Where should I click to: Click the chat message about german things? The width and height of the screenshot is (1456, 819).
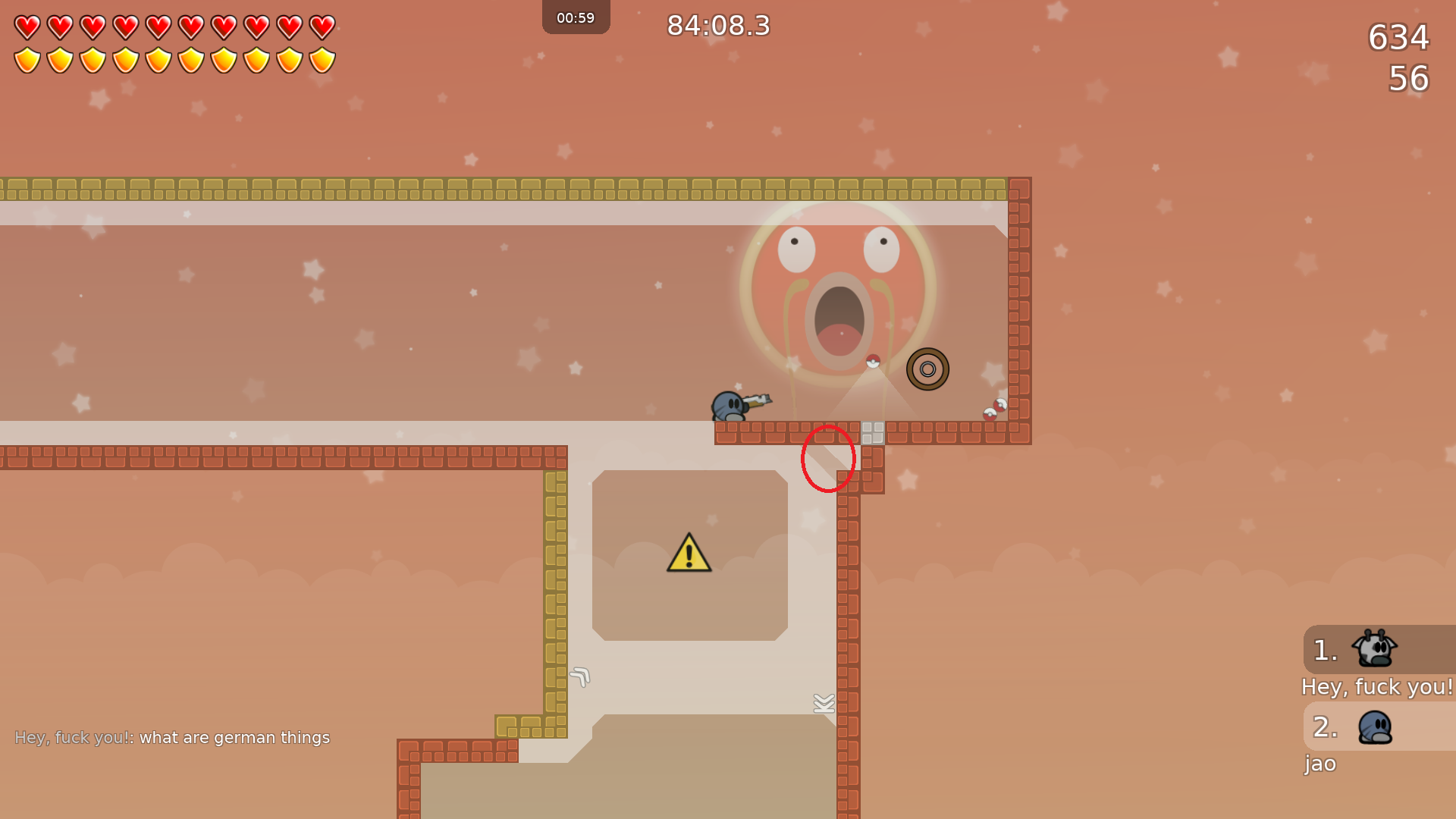click(x=172, y=737)
